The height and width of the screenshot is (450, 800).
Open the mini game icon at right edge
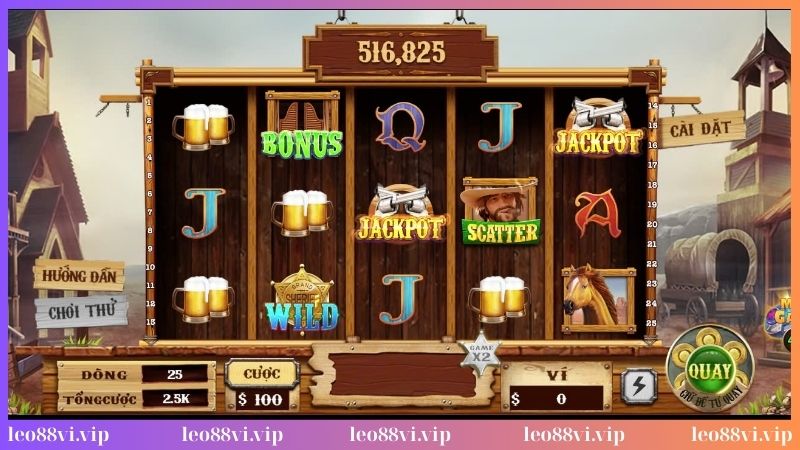783,318
